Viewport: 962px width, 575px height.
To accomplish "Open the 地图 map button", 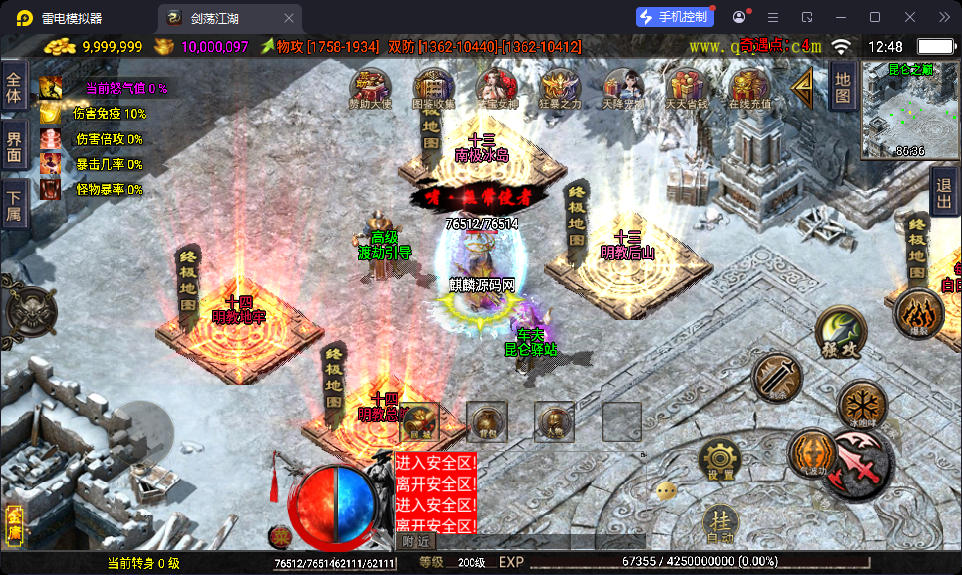I will (x=843, y=87).
